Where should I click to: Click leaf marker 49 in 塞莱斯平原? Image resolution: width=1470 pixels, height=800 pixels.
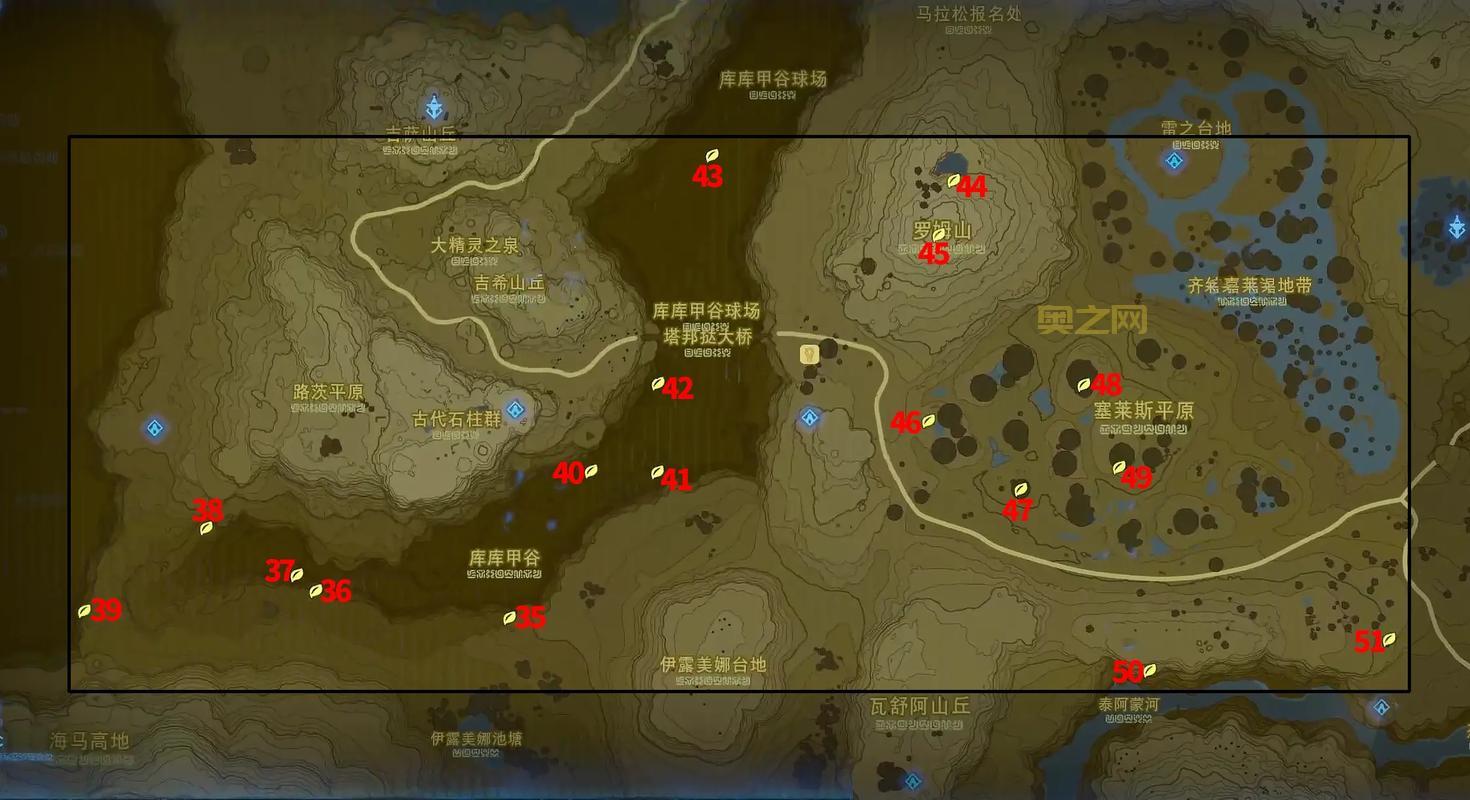point(1119,467)
